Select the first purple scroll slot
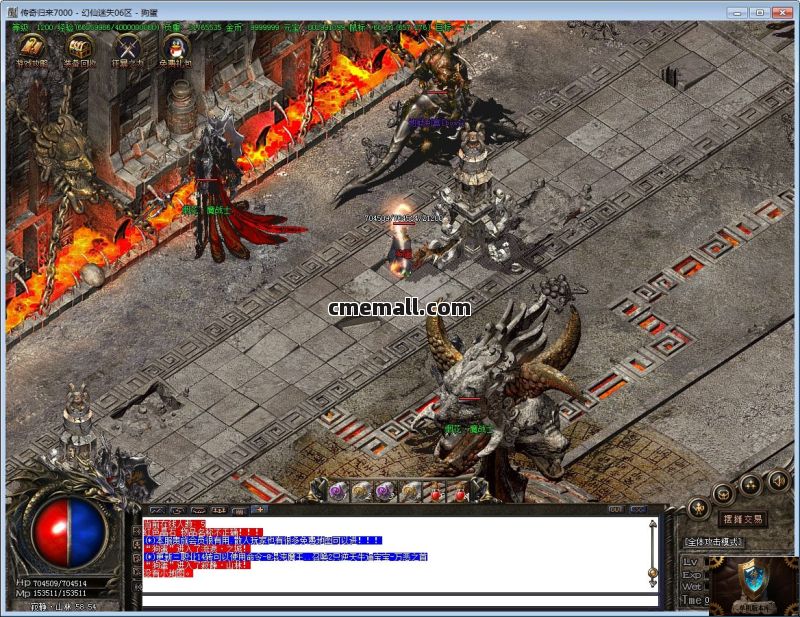Image resolution: width=800 pixels, height=617 pixels. [x=336, y=491]
